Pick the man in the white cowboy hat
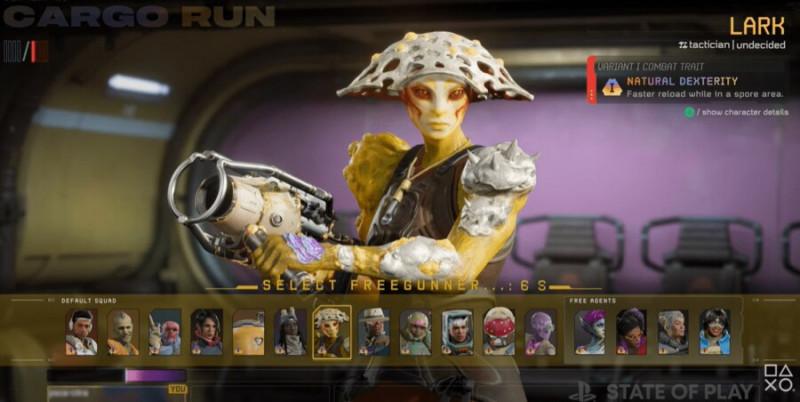 374,332
